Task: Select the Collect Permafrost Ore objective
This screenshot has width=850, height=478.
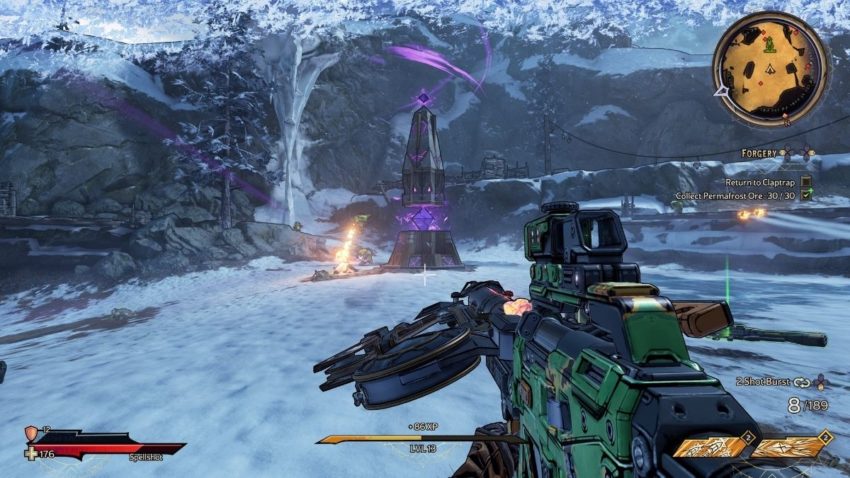Action: tap(741, 196)
